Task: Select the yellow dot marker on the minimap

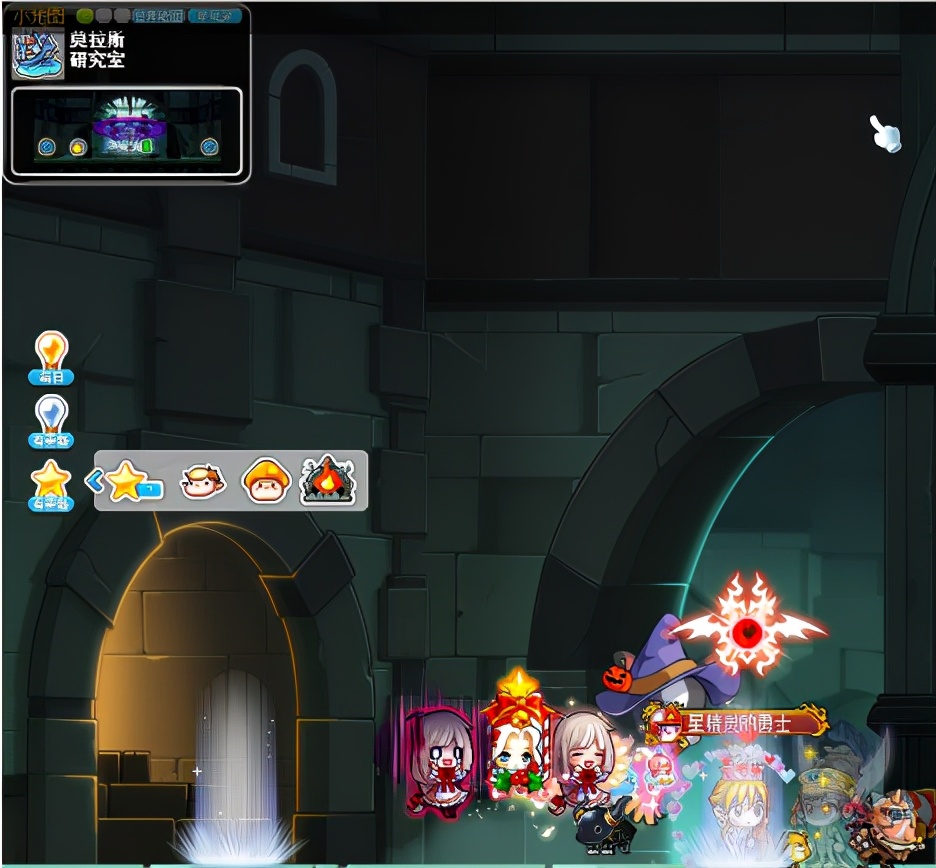Action: (78, 148)
